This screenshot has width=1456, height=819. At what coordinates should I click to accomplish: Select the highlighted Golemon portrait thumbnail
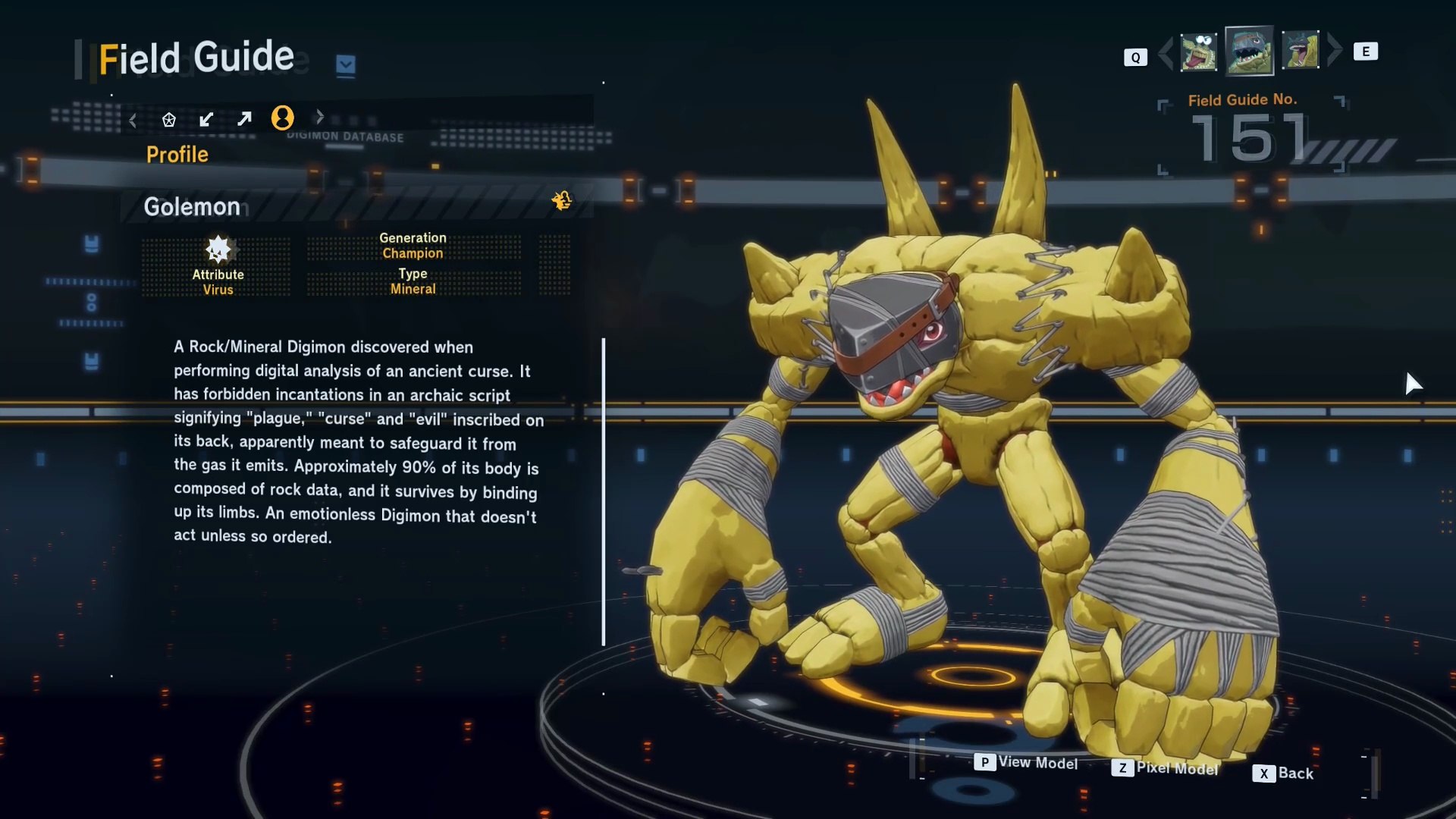click(1249, 51)
